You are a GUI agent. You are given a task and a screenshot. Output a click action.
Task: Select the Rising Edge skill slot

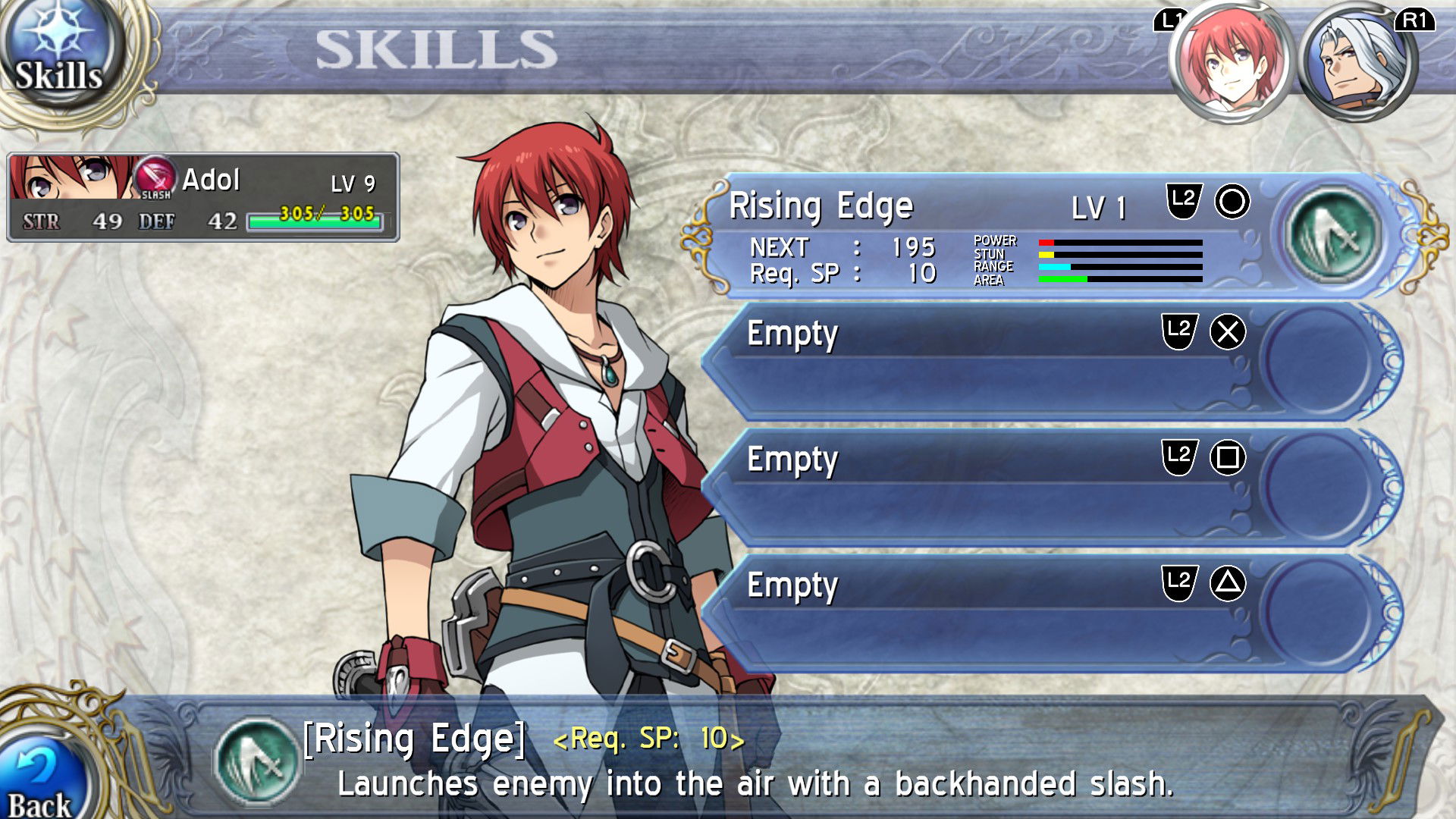tap(986, 235)
